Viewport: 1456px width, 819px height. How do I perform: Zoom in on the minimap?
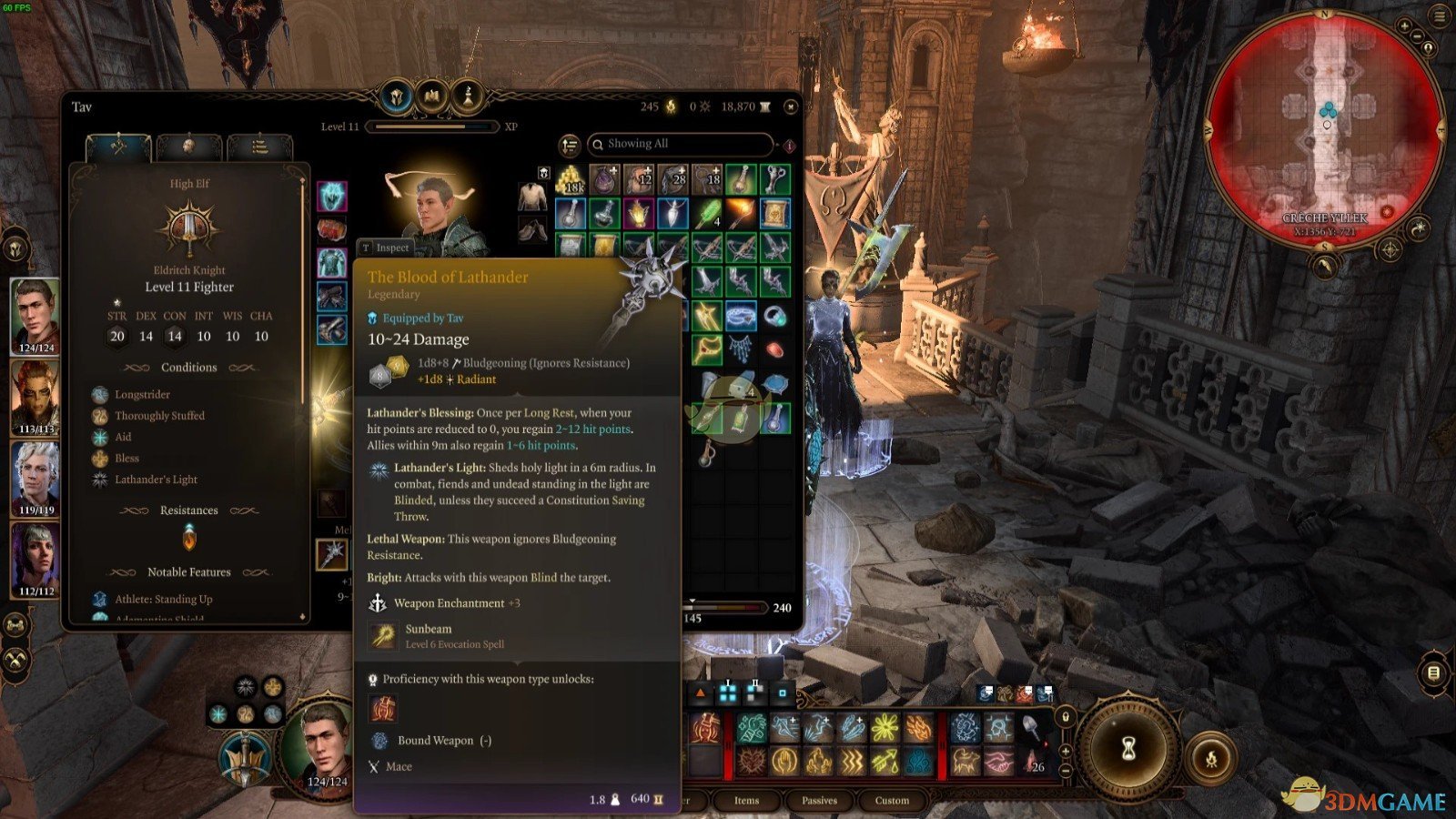click(x=1406, y=27)
